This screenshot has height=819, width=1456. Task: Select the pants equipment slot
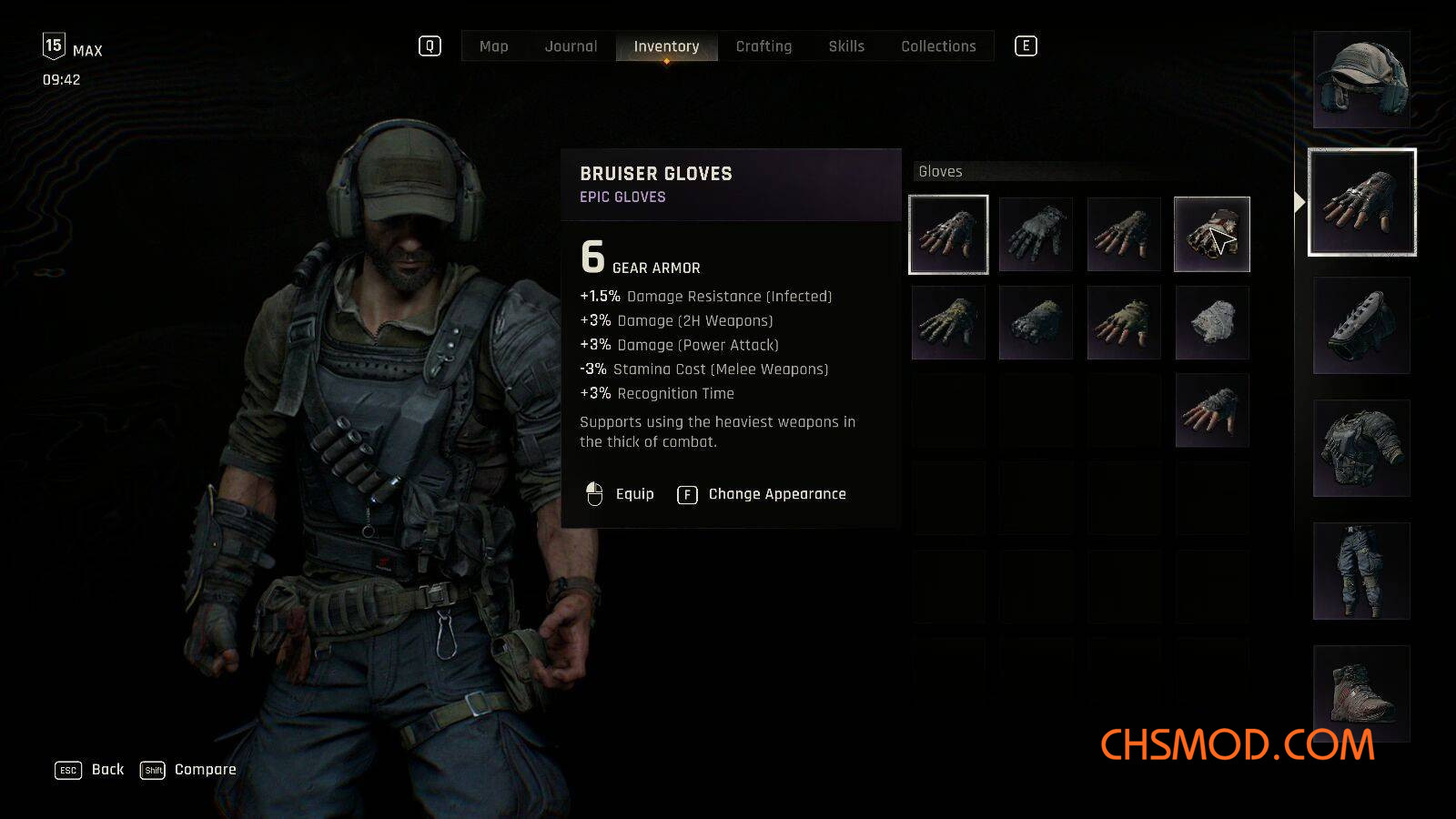pos(1361,571)
